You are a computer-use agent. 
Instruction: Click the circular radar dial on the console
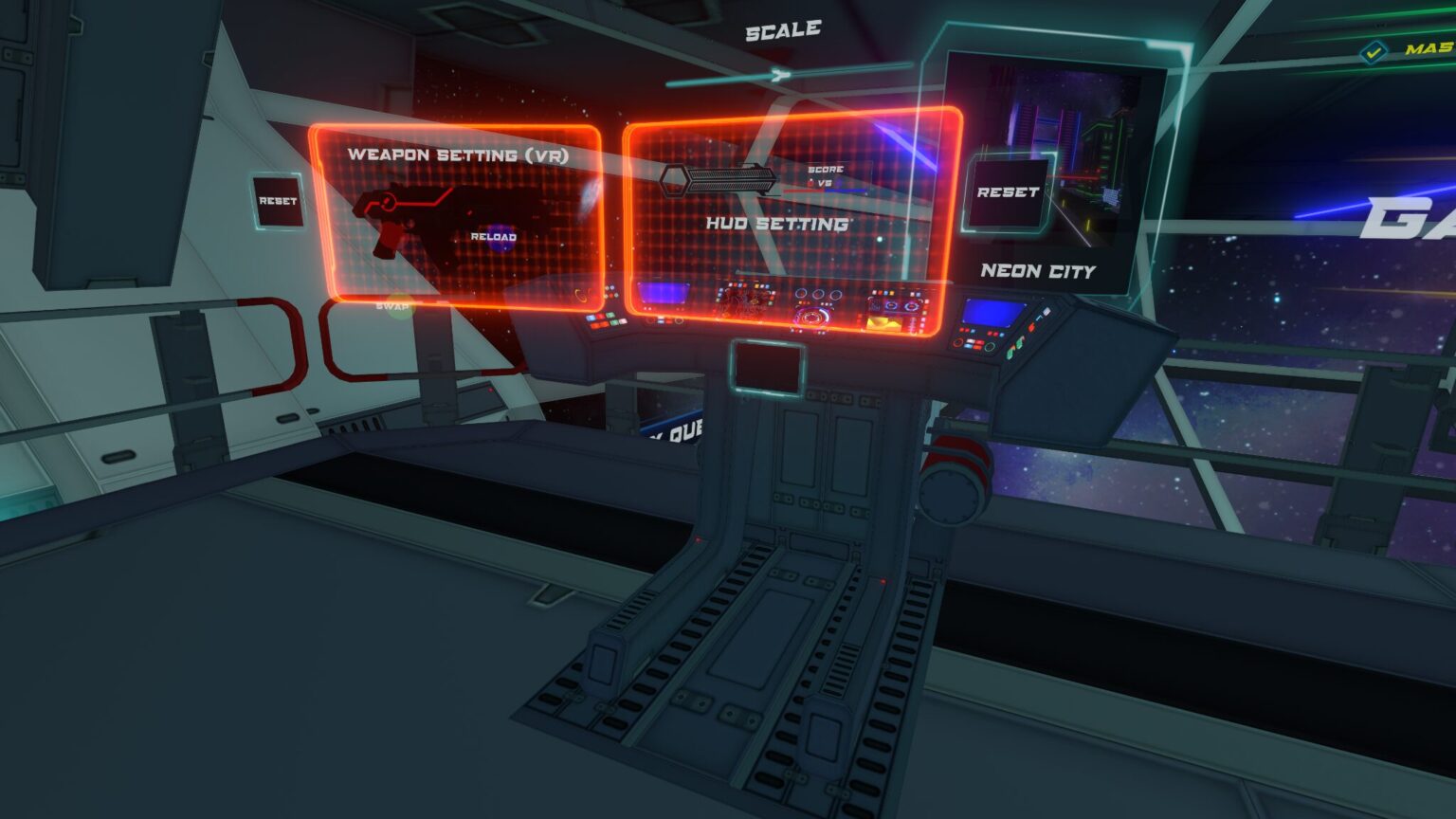point(812,316)
